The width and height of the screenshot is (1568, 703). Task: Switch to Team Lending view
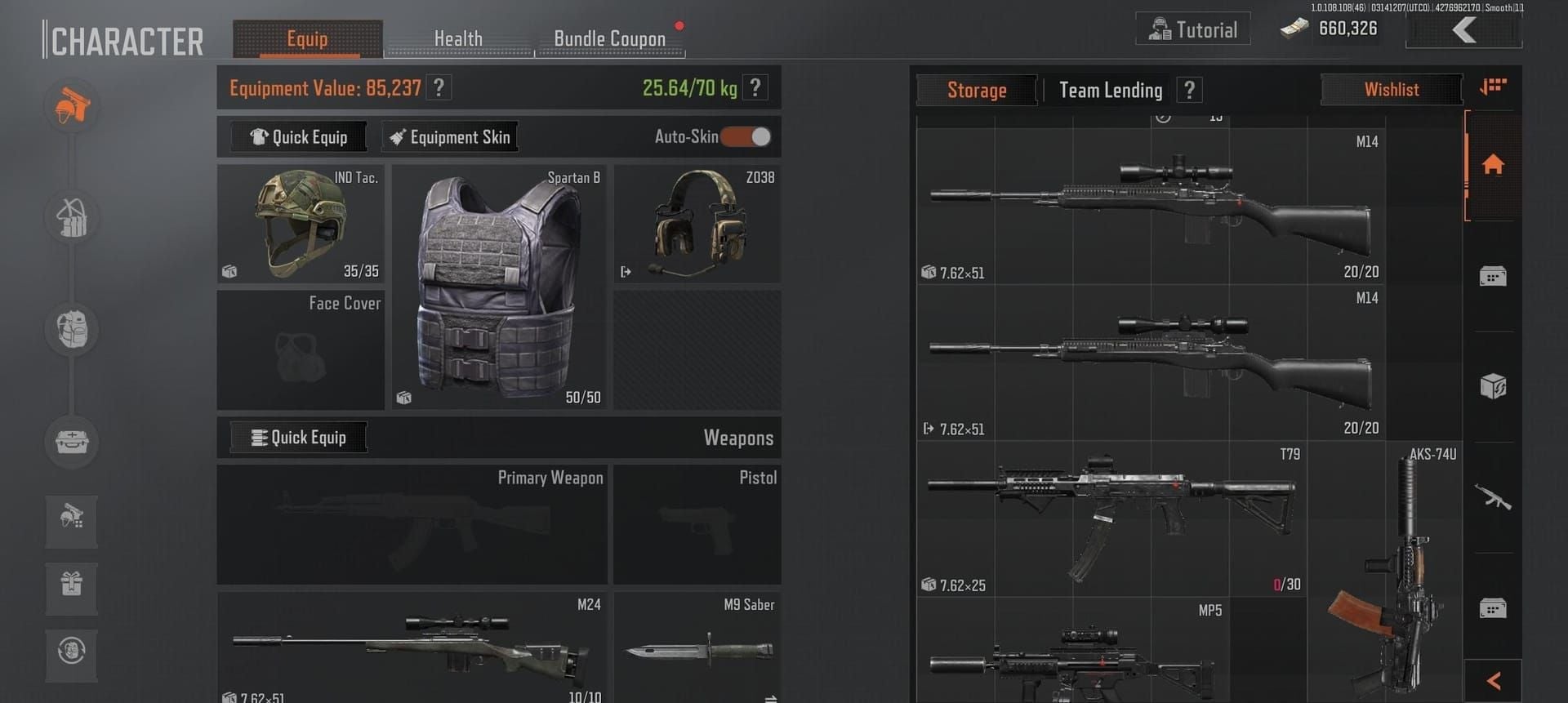click(1111, 90)
